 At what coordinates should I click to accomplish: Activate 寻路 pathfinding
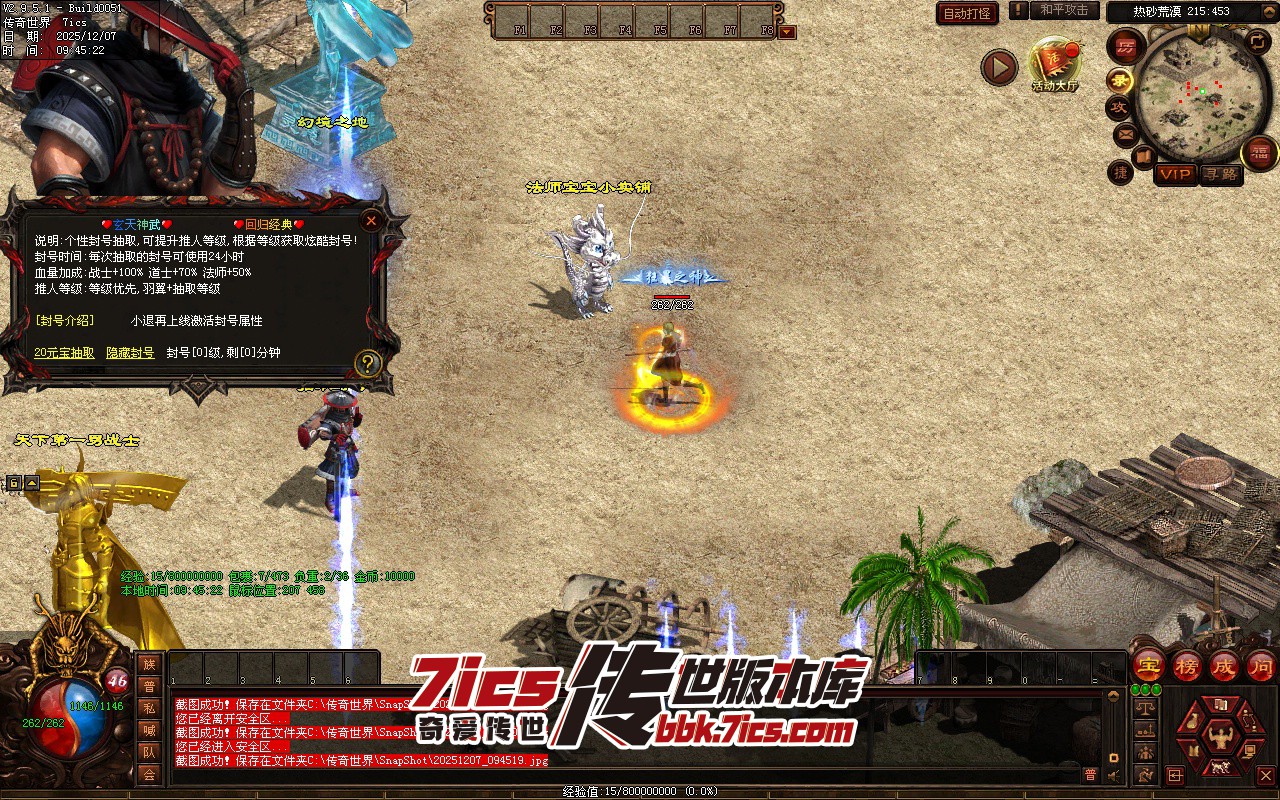click(1220, 174)
